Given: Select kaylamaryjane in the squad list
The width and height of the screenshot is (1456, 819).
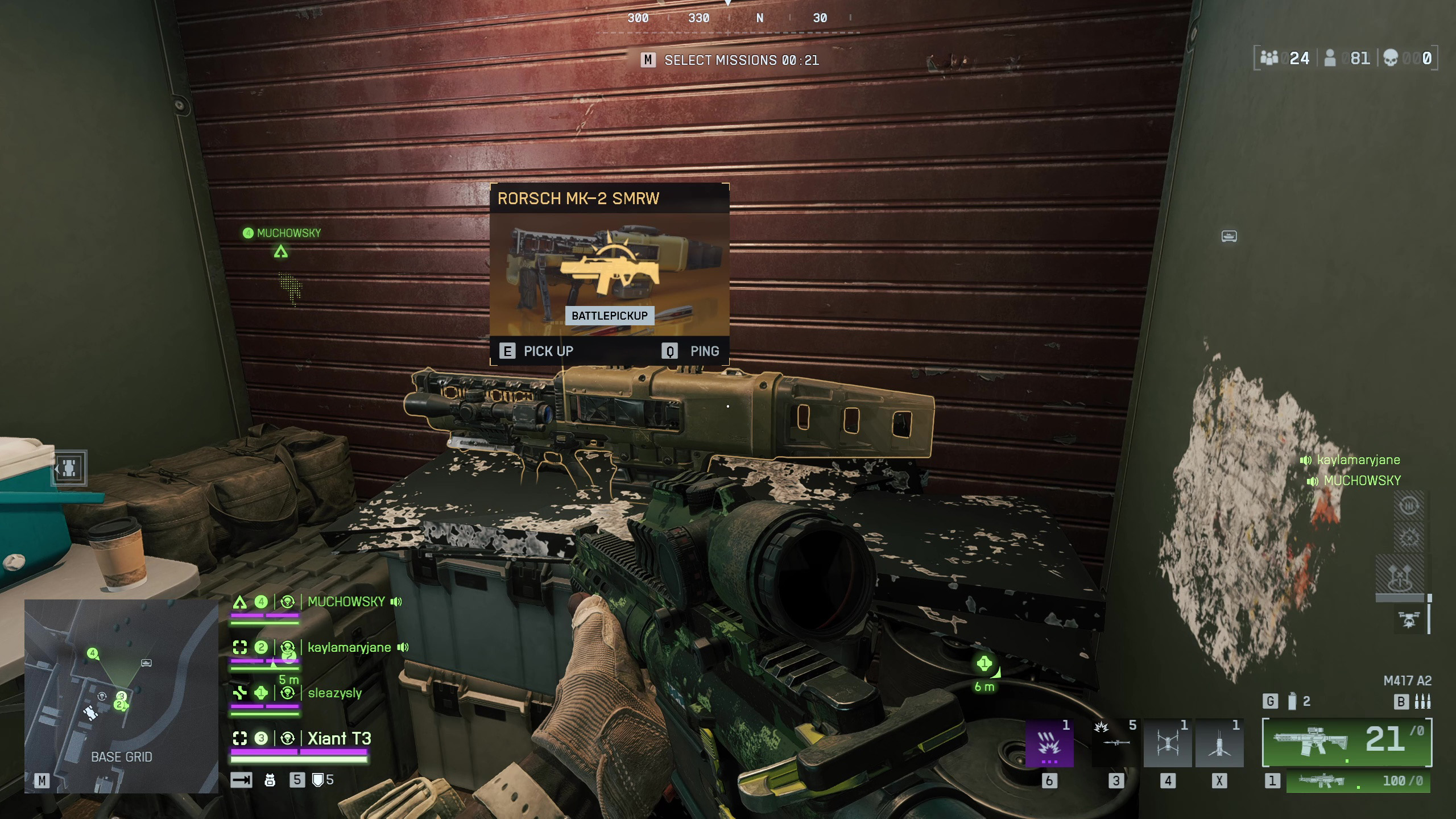Looking at the screenshot, I should 349,647.
